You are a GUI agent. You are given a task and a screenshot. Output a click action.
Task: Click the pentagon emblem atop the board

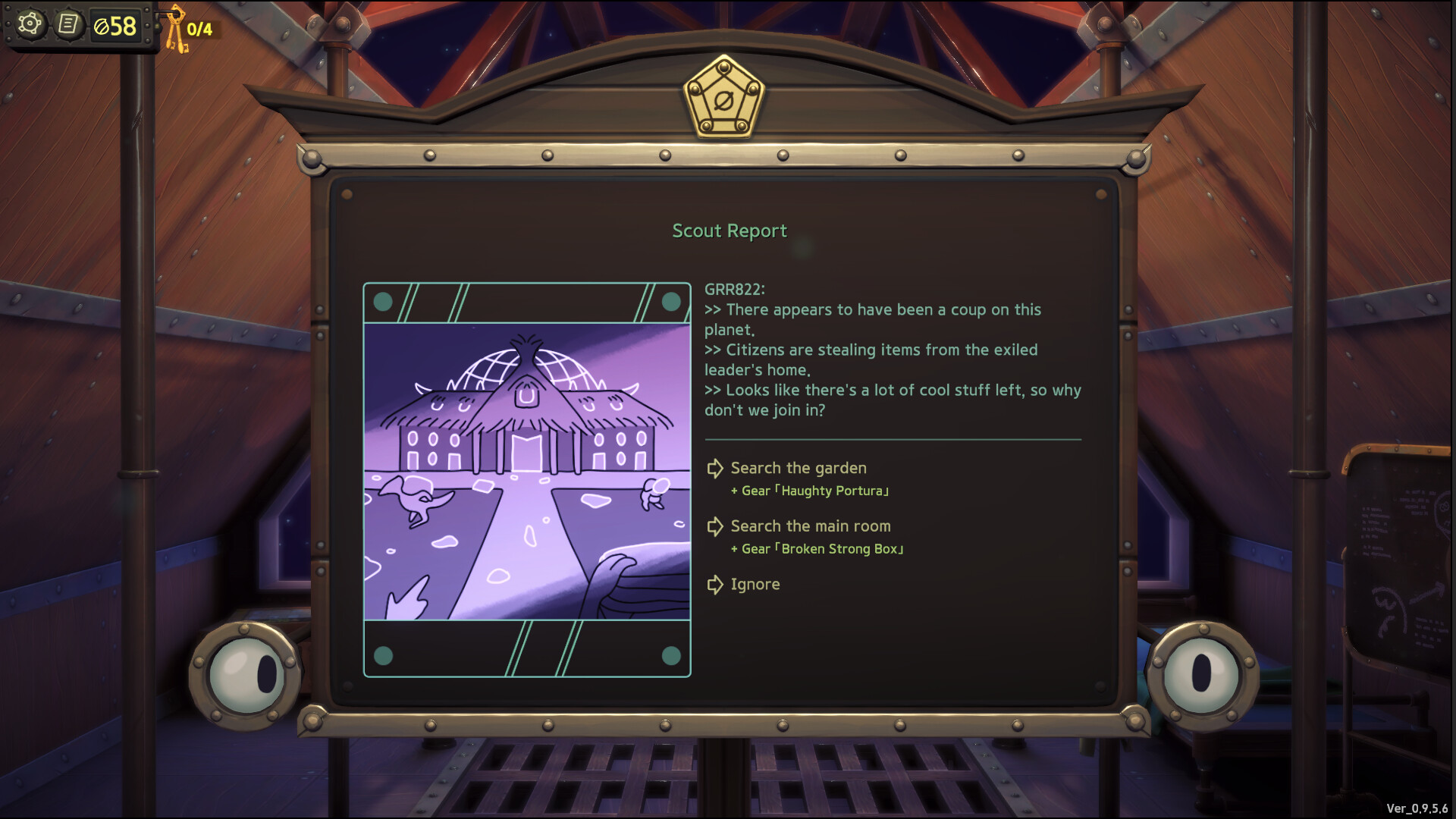coord(726,99)
